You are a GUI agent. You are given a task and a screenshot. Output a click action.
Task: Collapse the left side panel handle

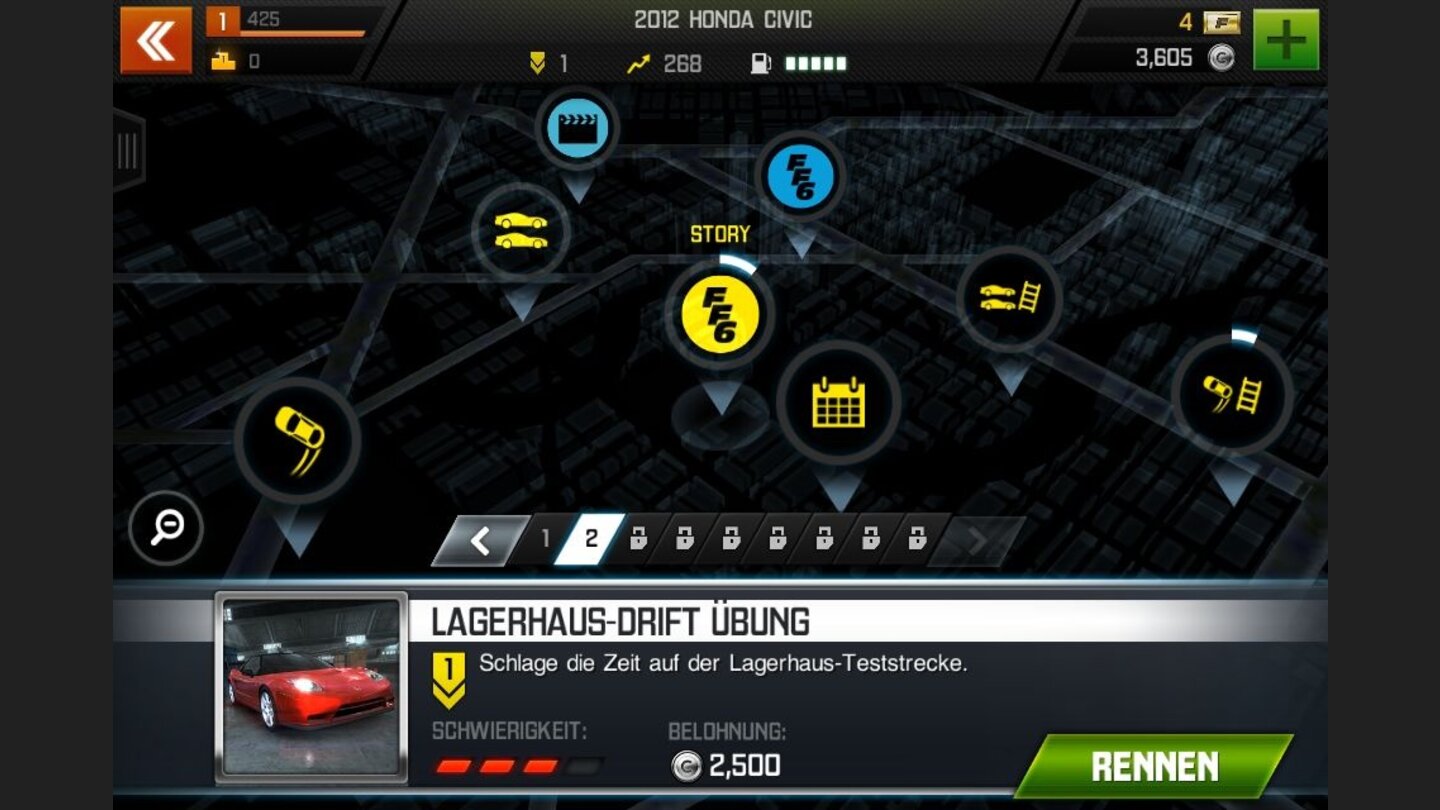pos(124,150)
